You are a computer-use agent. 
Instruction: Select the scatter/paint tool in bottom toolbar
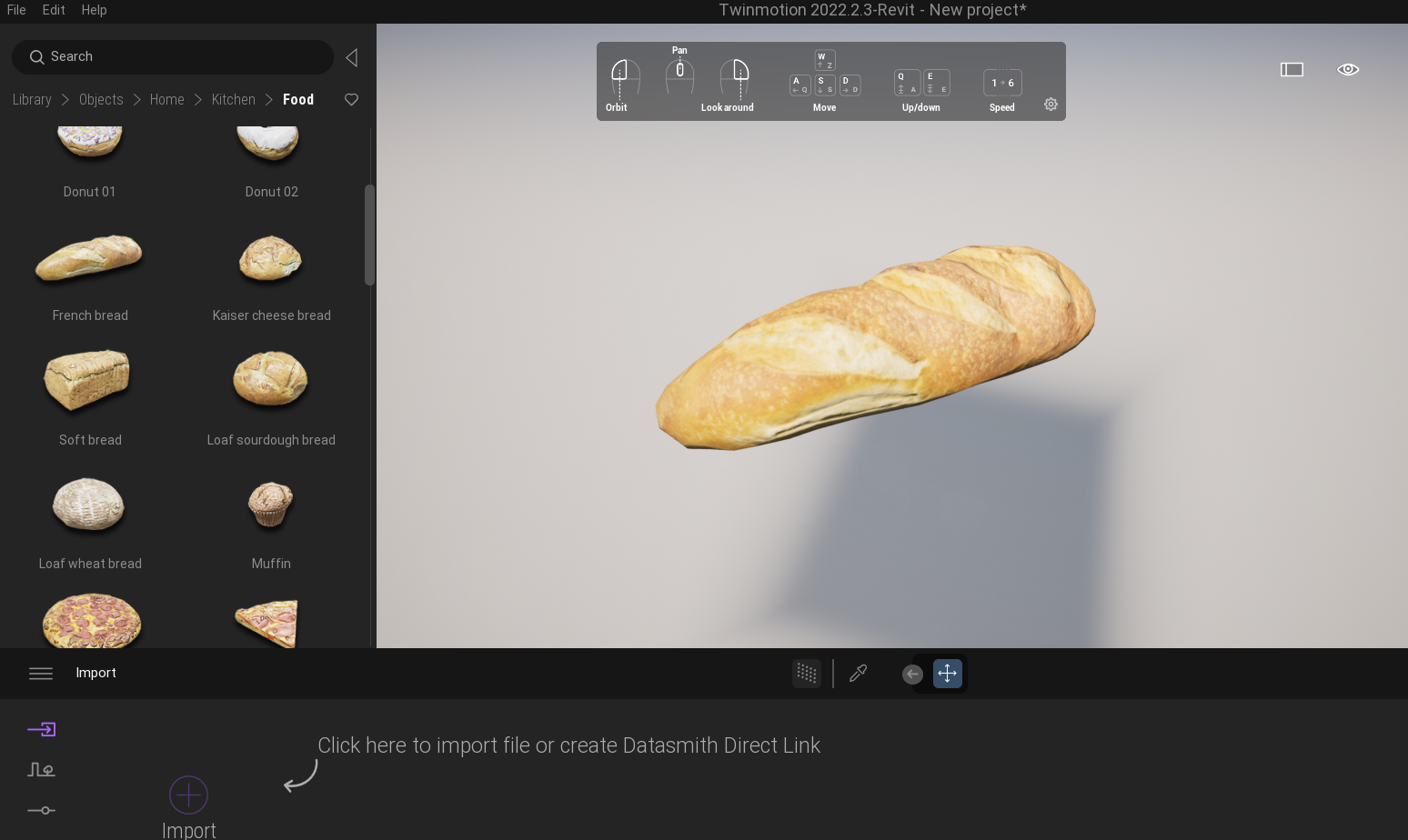(806, 674)
